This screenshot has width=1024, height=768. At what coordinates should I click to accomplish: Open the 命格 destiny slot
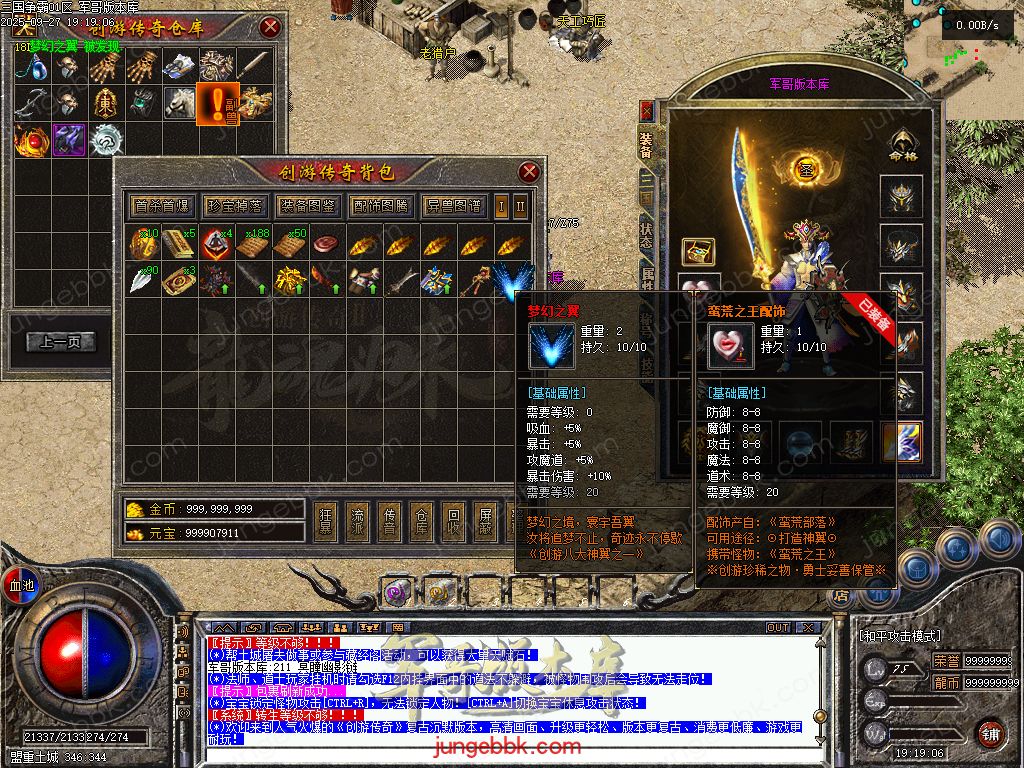click(x=902, y=145)
